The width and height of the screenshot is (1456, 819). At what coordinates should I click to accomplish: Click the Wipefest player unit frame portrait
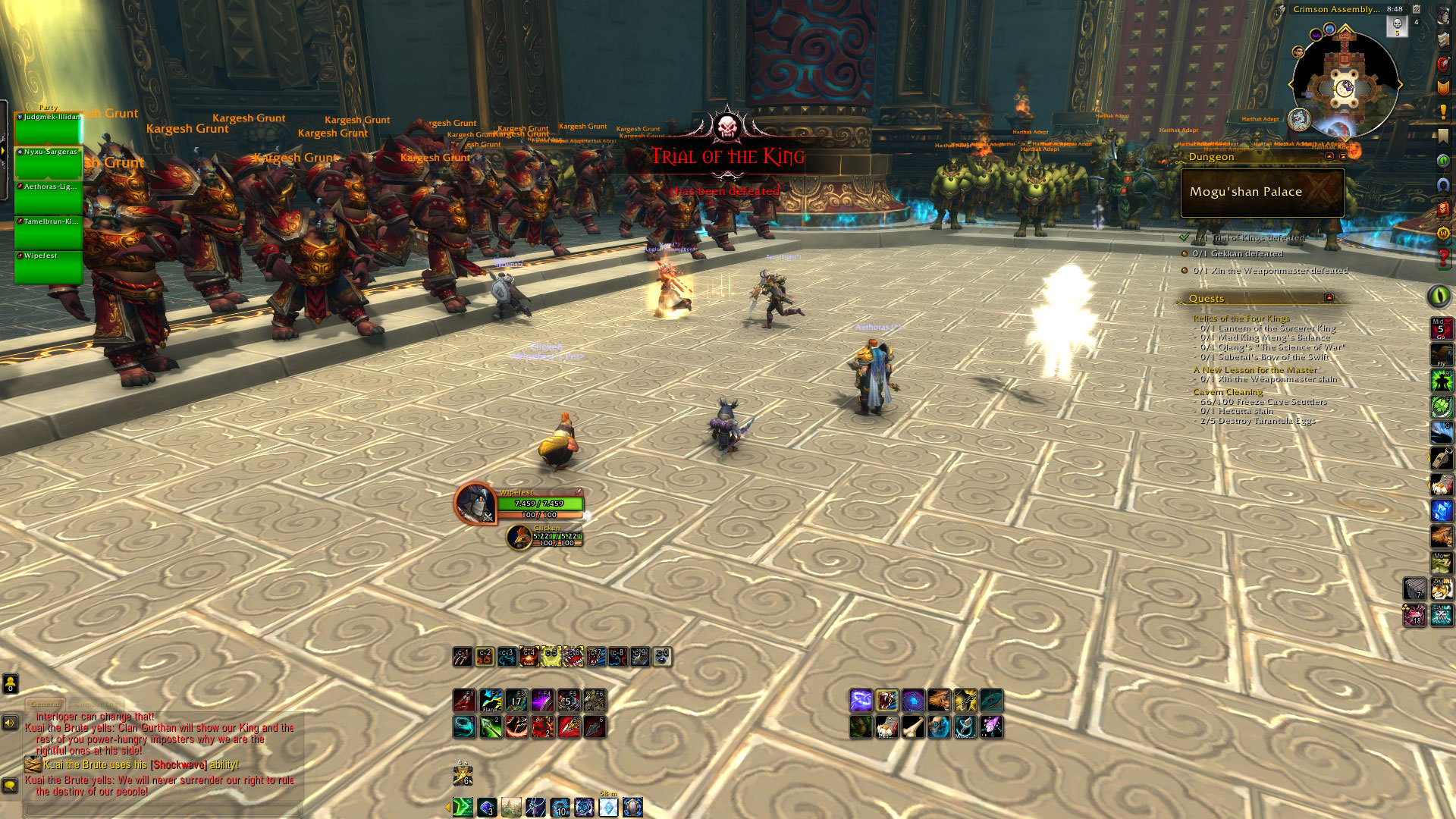click(475, 504)
